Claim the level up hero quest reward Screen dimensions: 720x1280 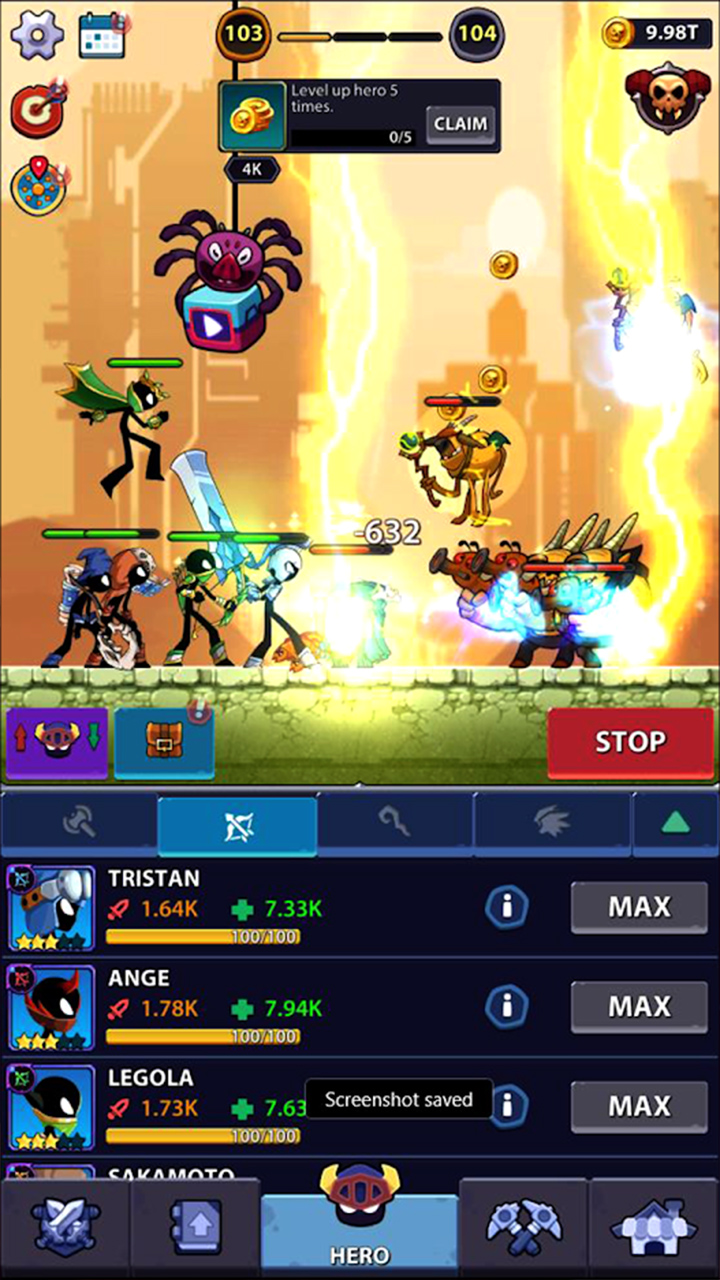point(461,124)
